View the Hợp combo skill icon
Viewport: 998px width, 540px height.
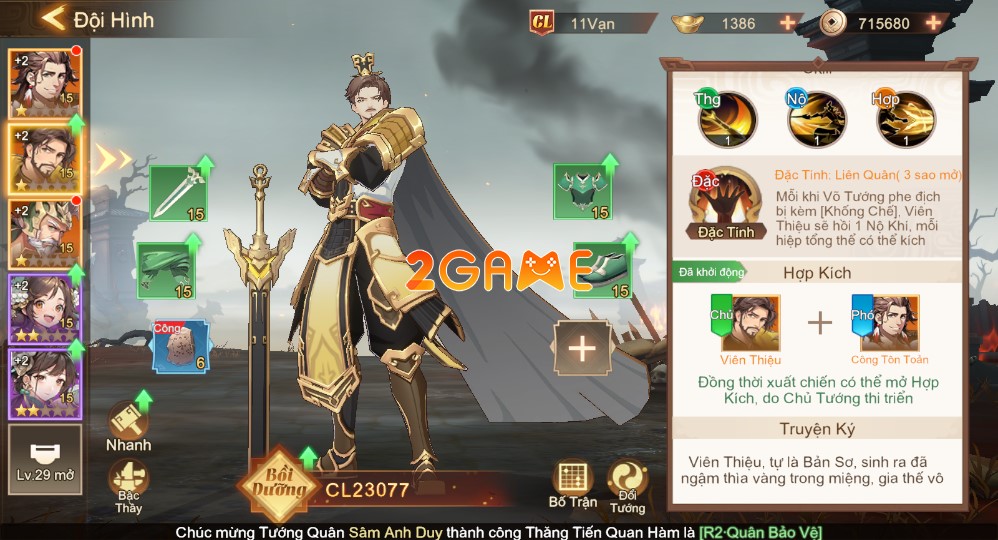(x=906, y=120)
